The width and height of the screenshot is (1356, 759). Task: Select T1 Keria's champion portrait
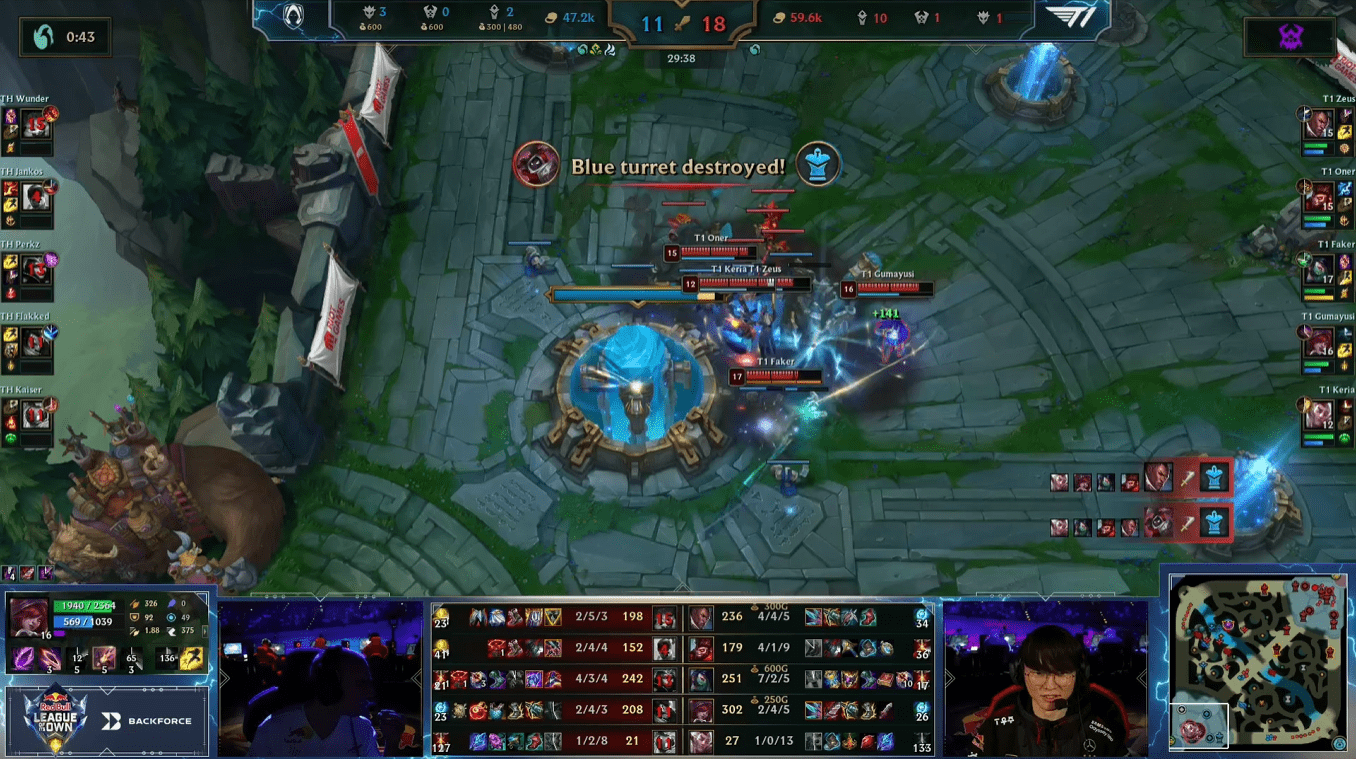point(1318,416)
